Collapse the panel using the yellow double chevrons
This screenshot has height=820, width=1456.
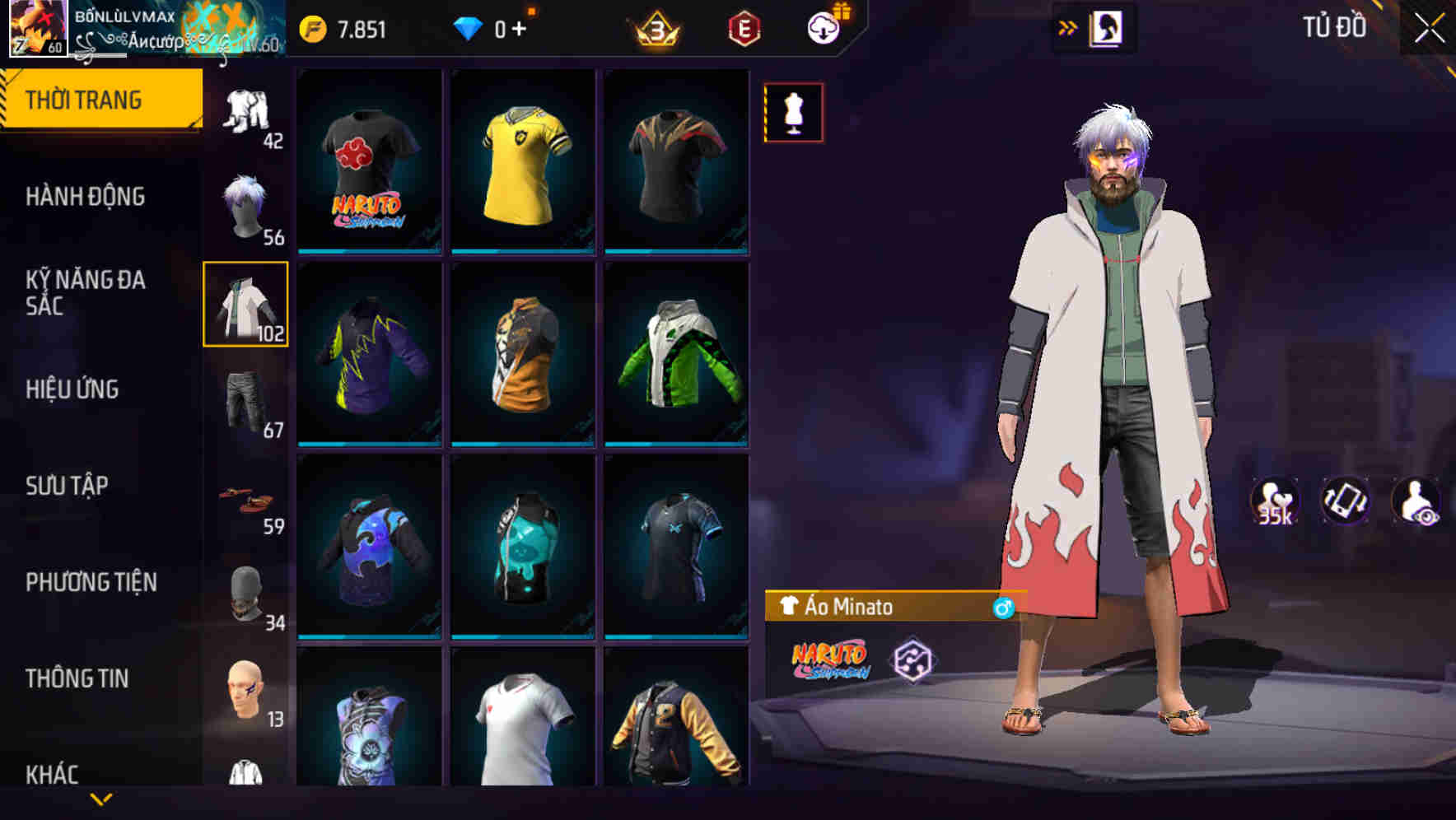coord(1068,26)
